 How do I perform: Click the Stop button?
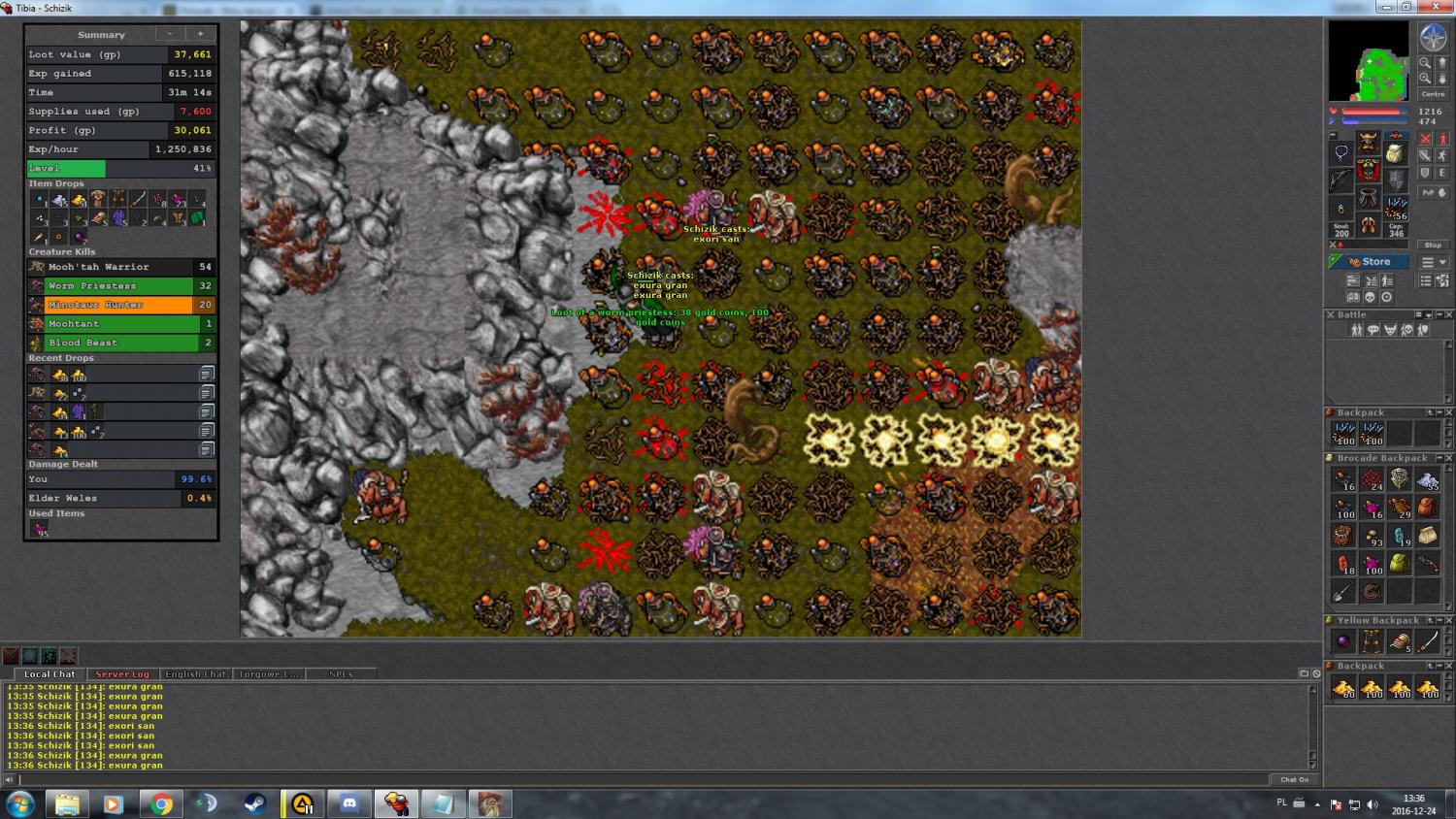point(1433,246)
